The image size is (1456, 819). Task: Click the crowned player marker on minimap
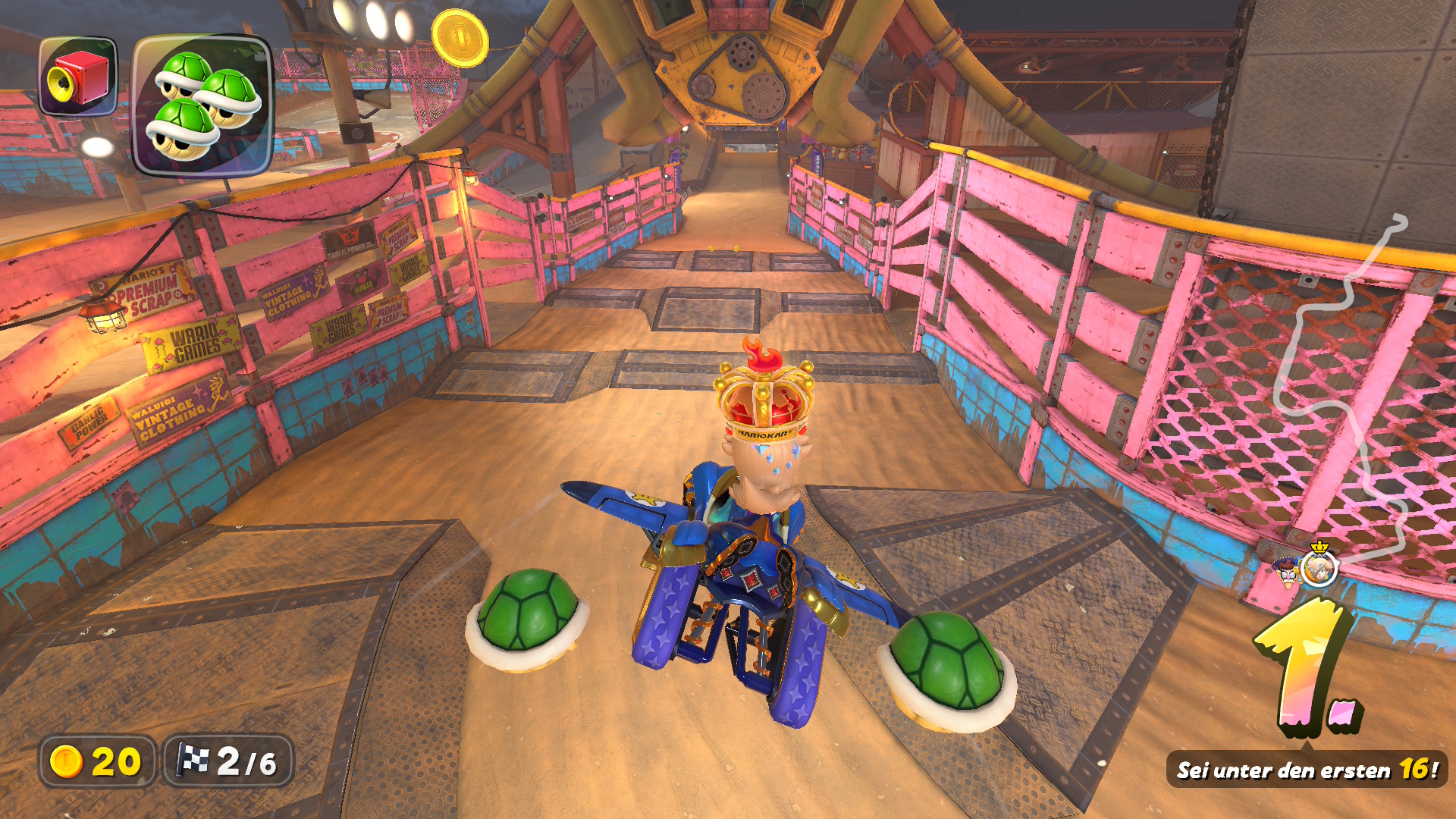[1319, 566]
